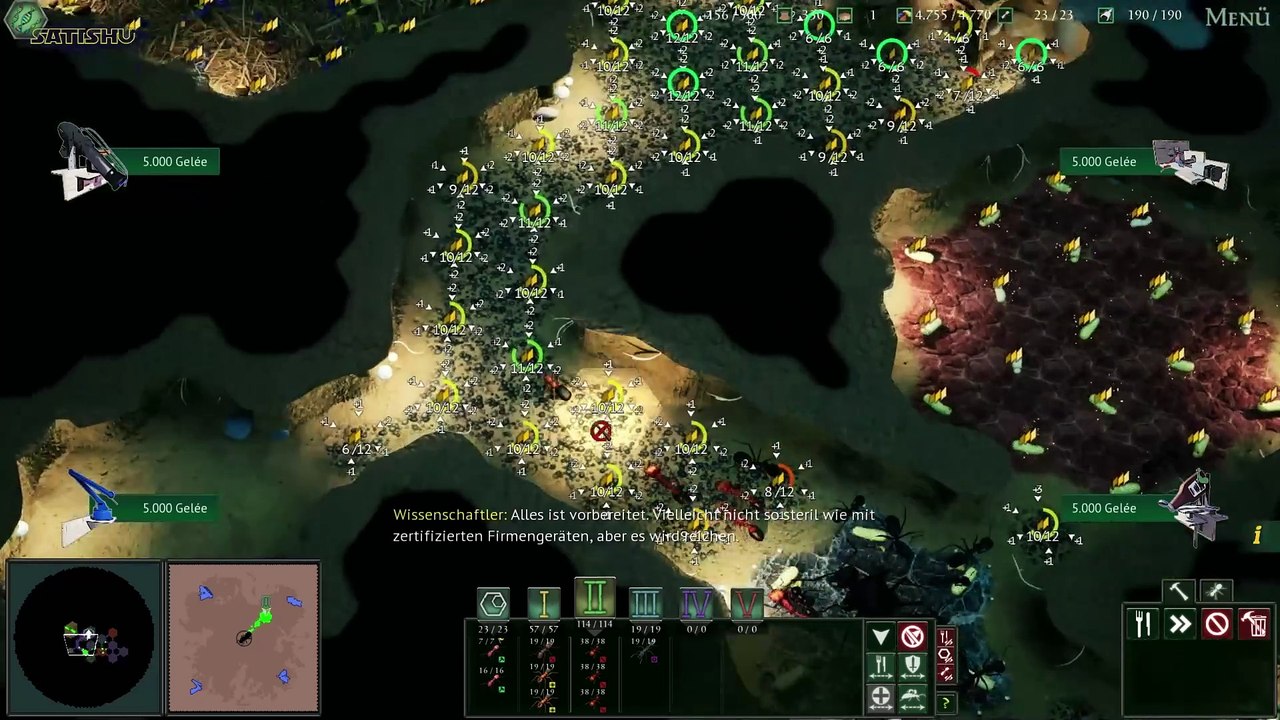Toggle the shield defend group command
The height and width of the screenshot is (720, 1280).
point(912,666)
